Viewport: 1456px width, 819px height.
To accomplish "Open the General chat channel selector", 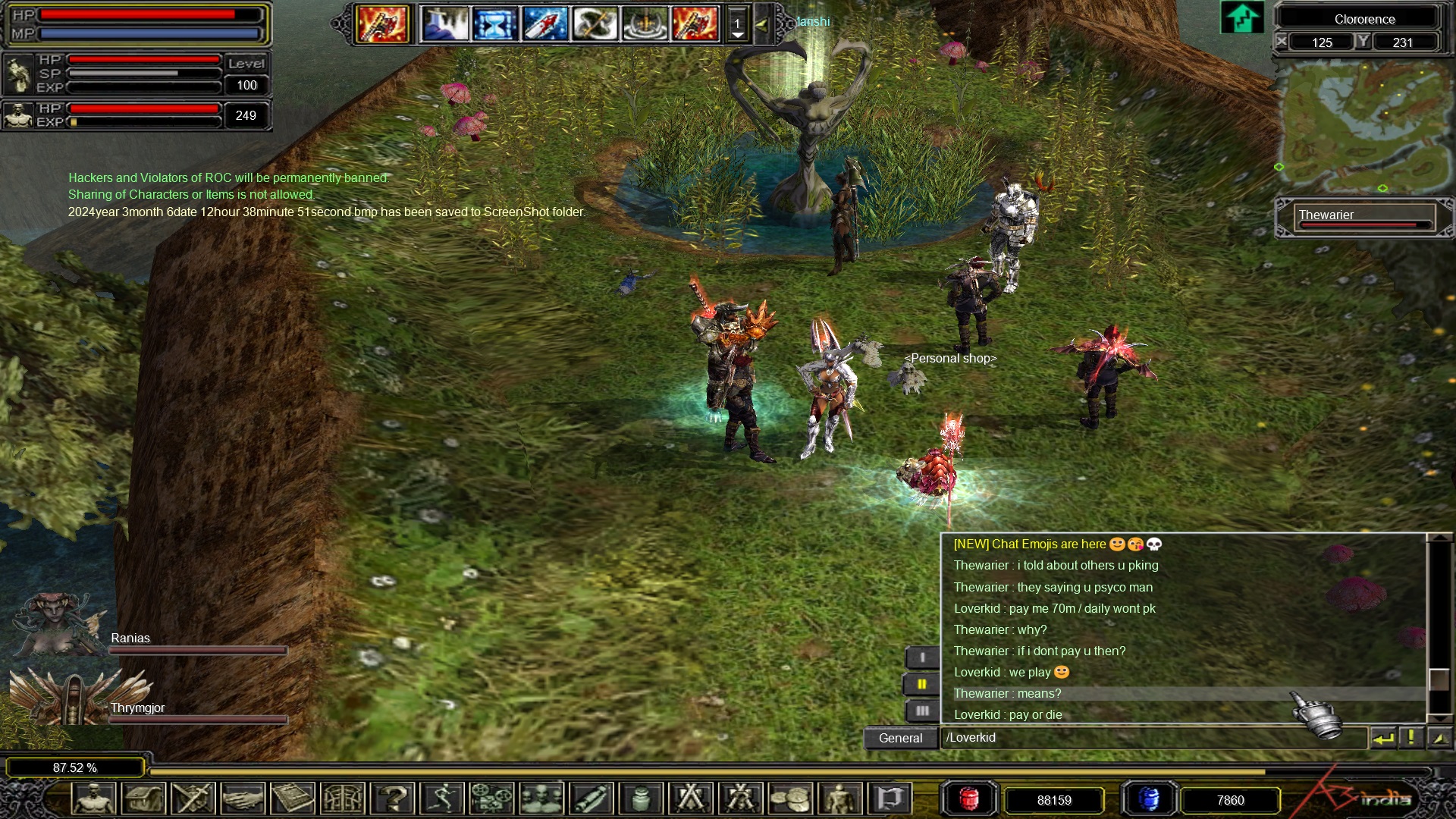I will click(x=900, y=738).
